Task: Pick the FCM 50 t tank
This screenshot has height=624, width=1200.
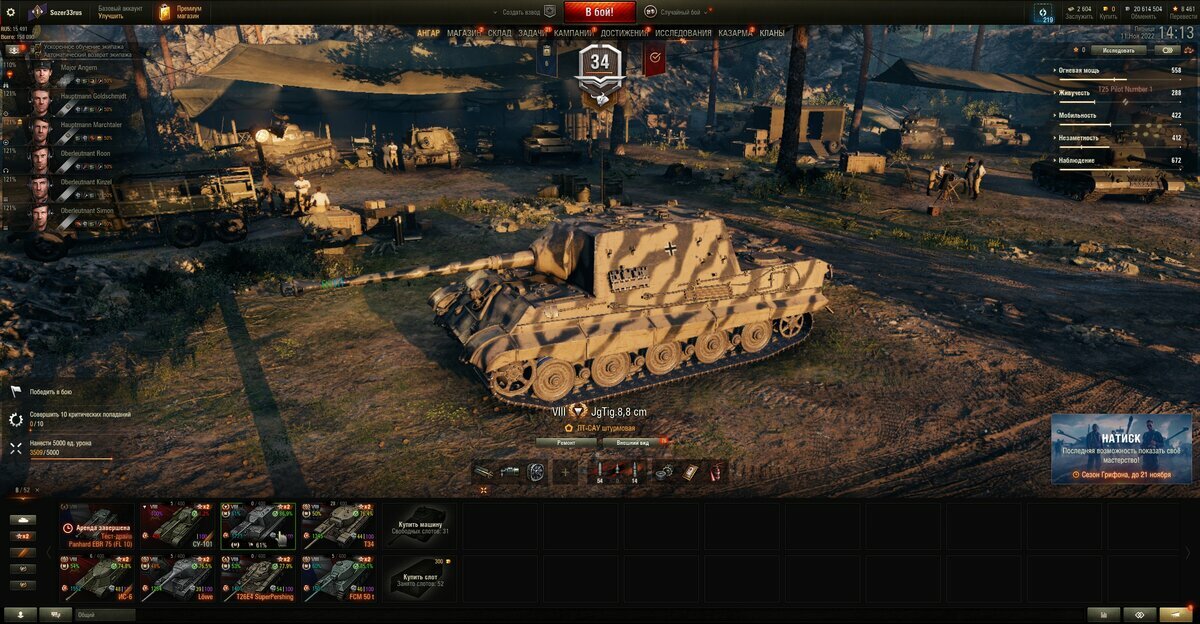Action: pos(338,578)
